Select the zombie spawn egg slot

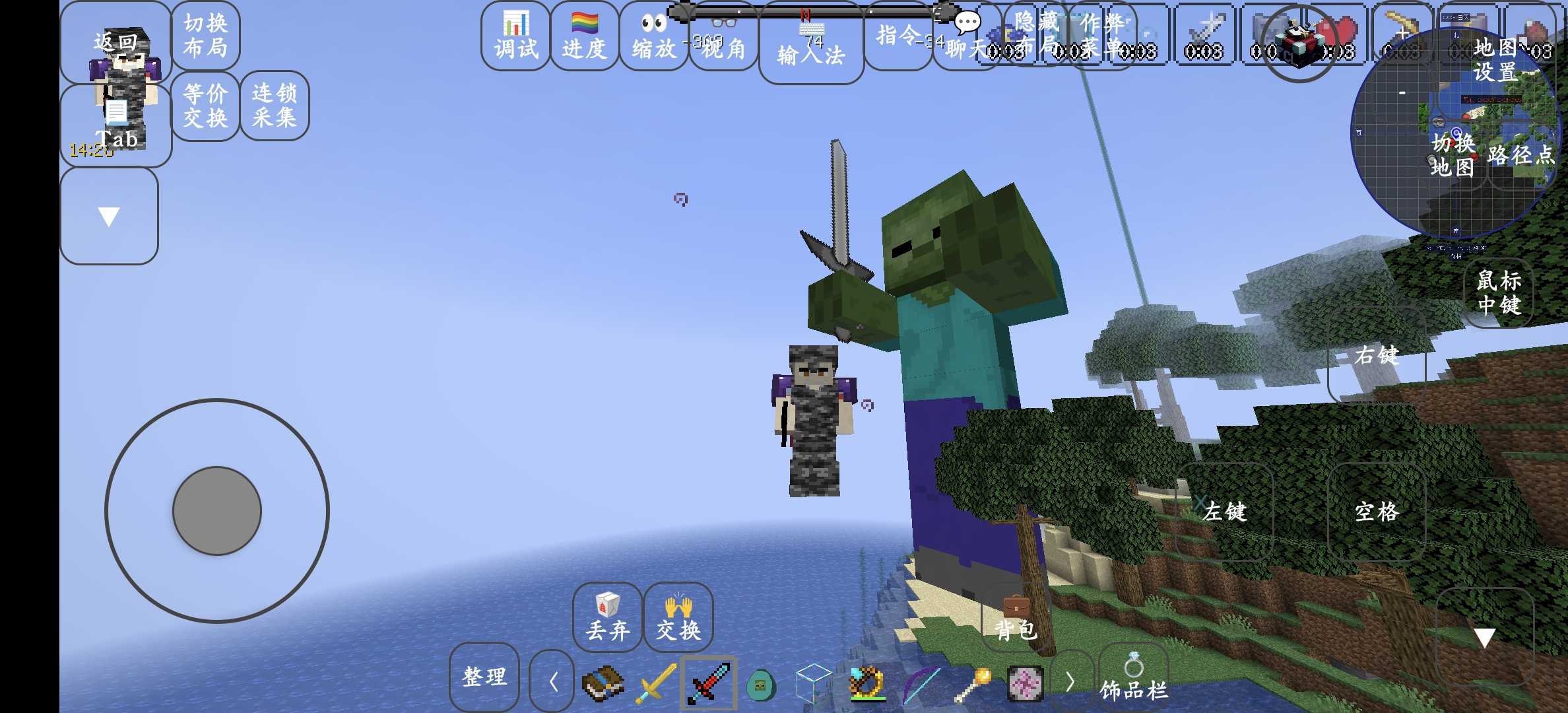761,685
